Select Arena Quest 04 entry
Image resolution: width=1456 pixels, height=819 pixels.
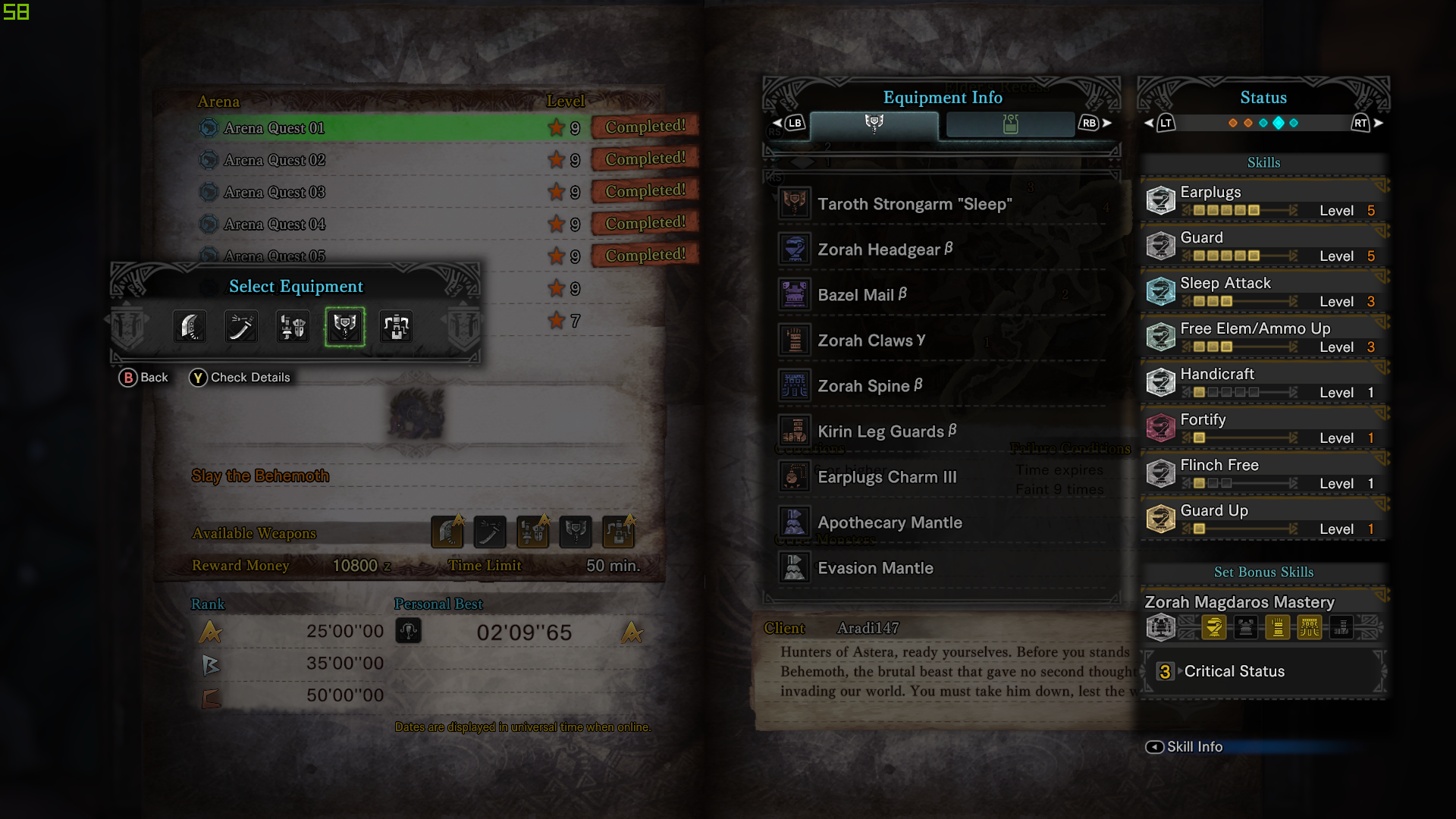point(274,224)
